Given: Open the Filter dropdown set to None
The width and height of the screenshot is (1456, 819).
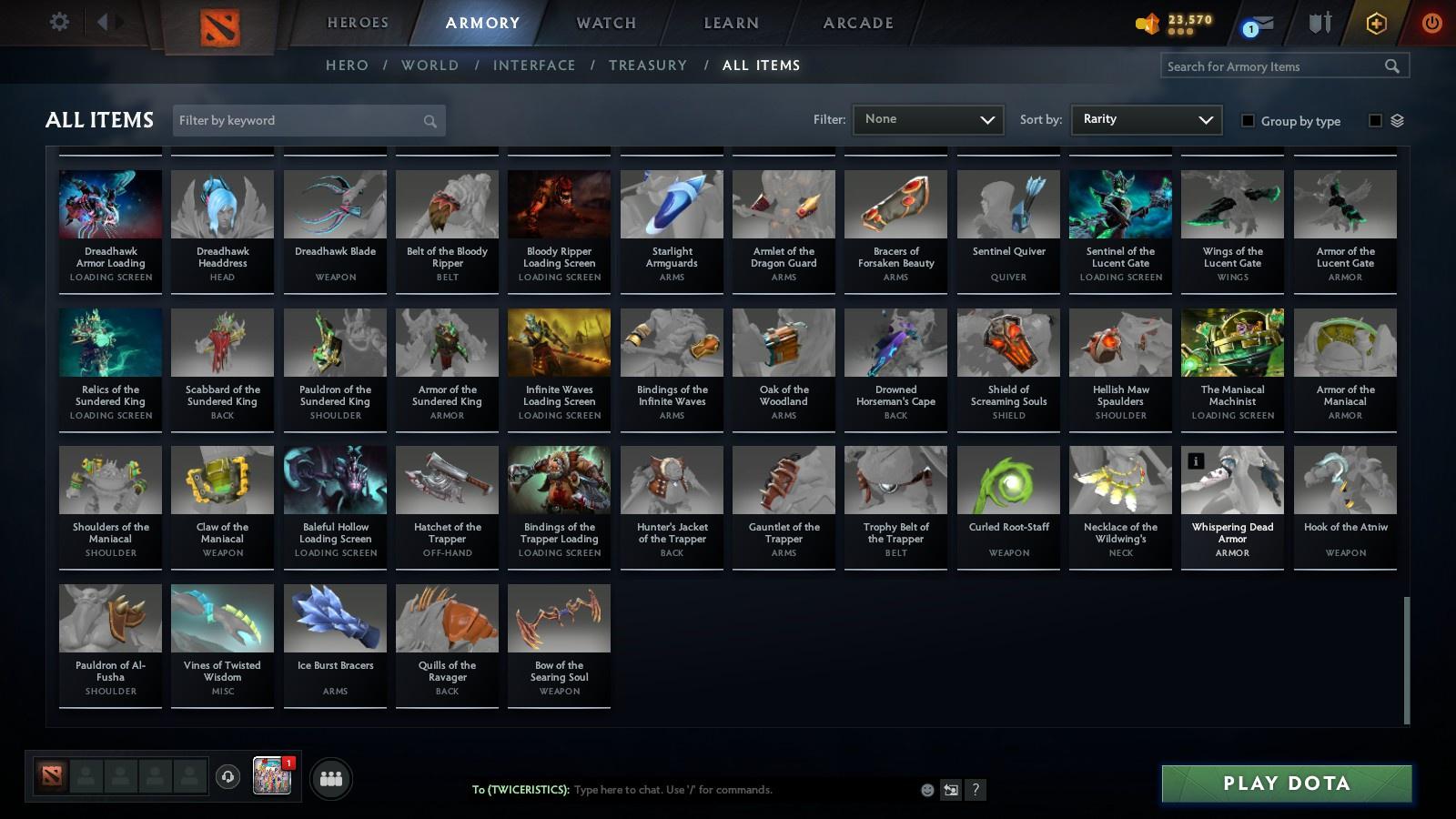Looking at the screenshot, I should point(927,119).
